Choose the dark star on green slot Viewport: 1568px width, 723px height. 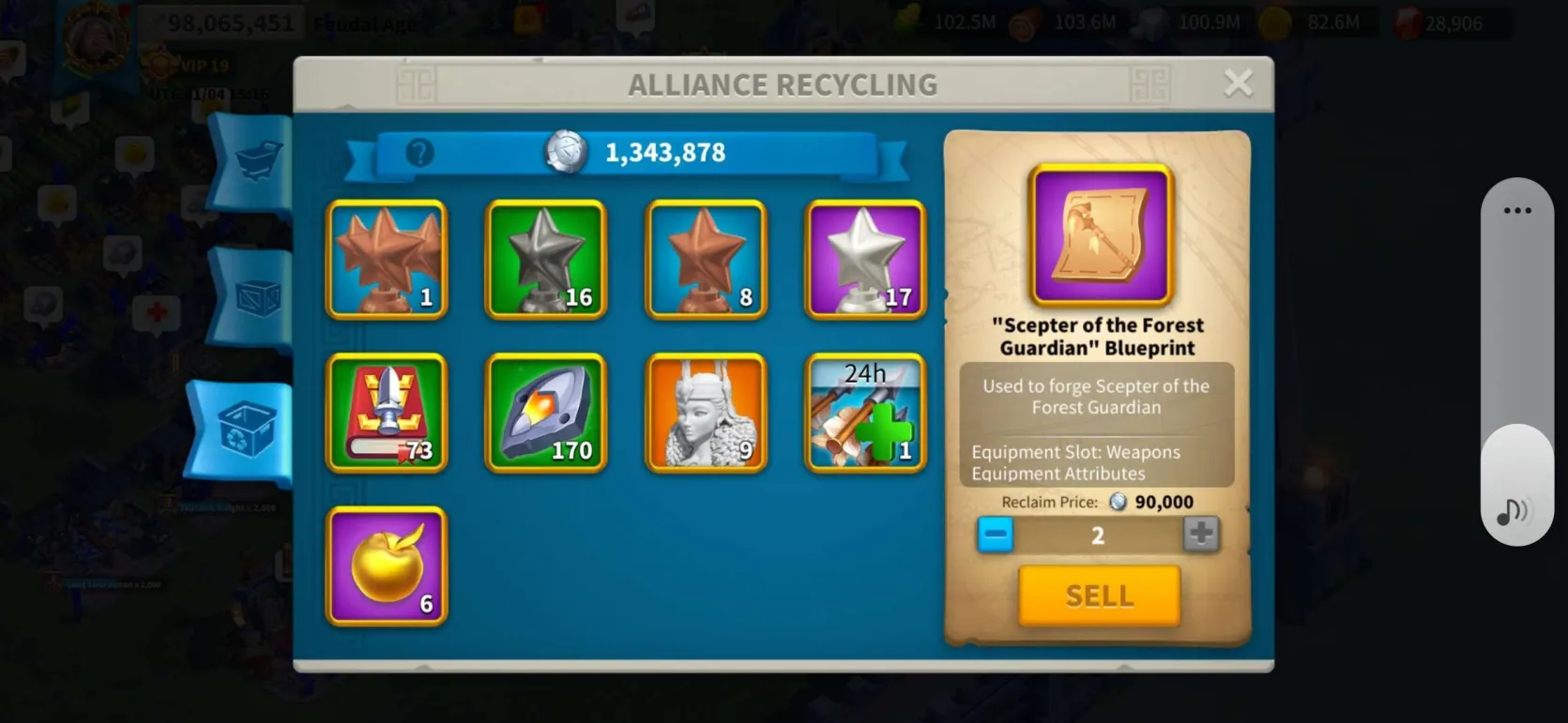click(x=546, y=260)
